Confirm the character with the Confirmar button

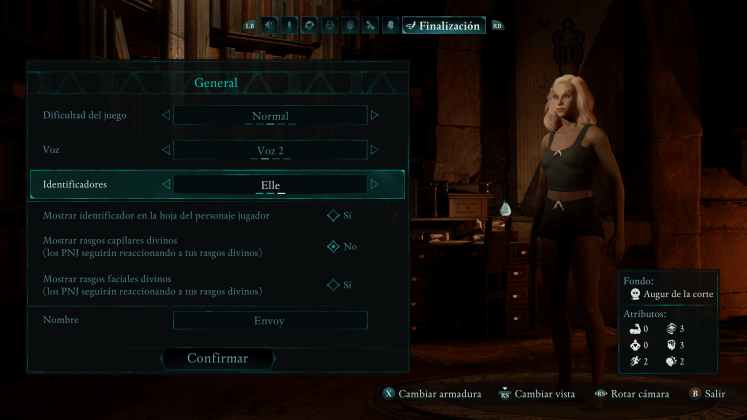click(x=217, y=358)
